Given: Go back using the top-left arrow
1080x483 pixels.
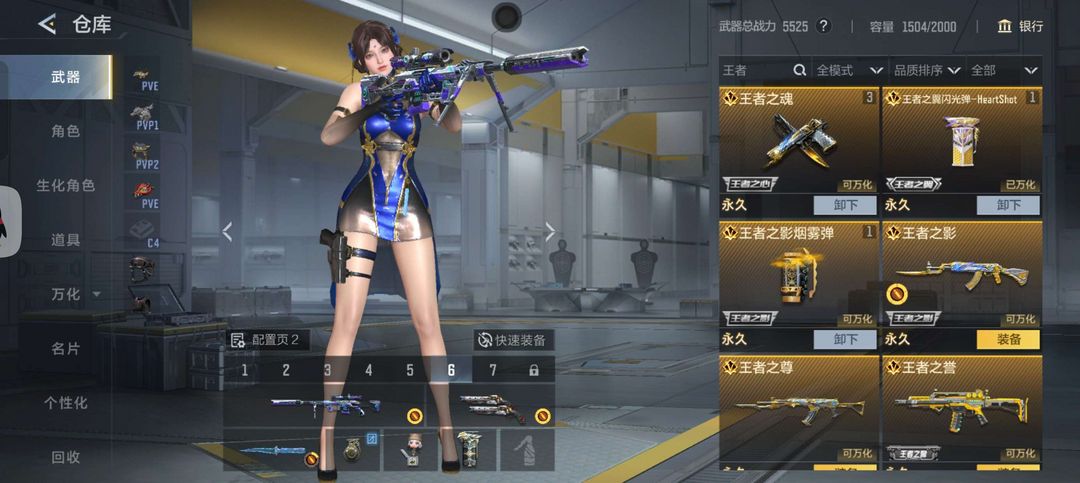Looking at the screenshot, I should click(x=47, y=25).
